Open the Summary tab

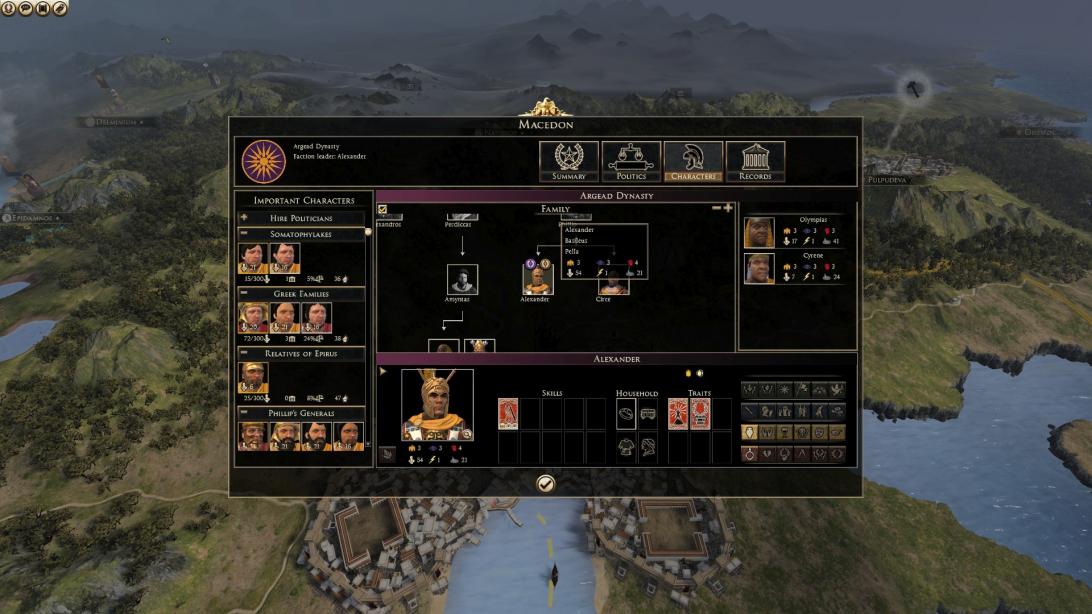[x=569, y=161]
